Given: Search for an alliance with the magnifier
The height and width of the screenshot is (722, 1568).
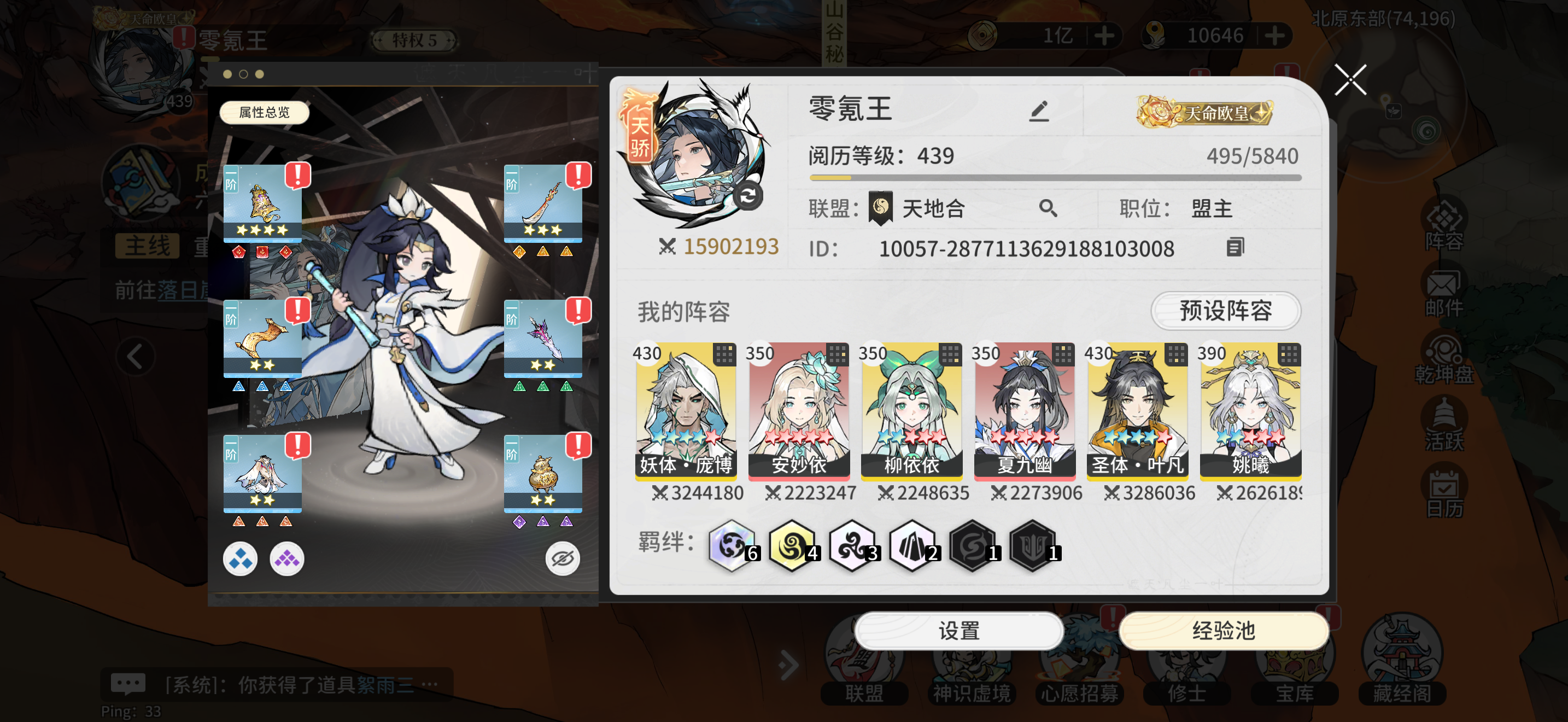Looking at the screenshot, I should tap(1048, 208).
